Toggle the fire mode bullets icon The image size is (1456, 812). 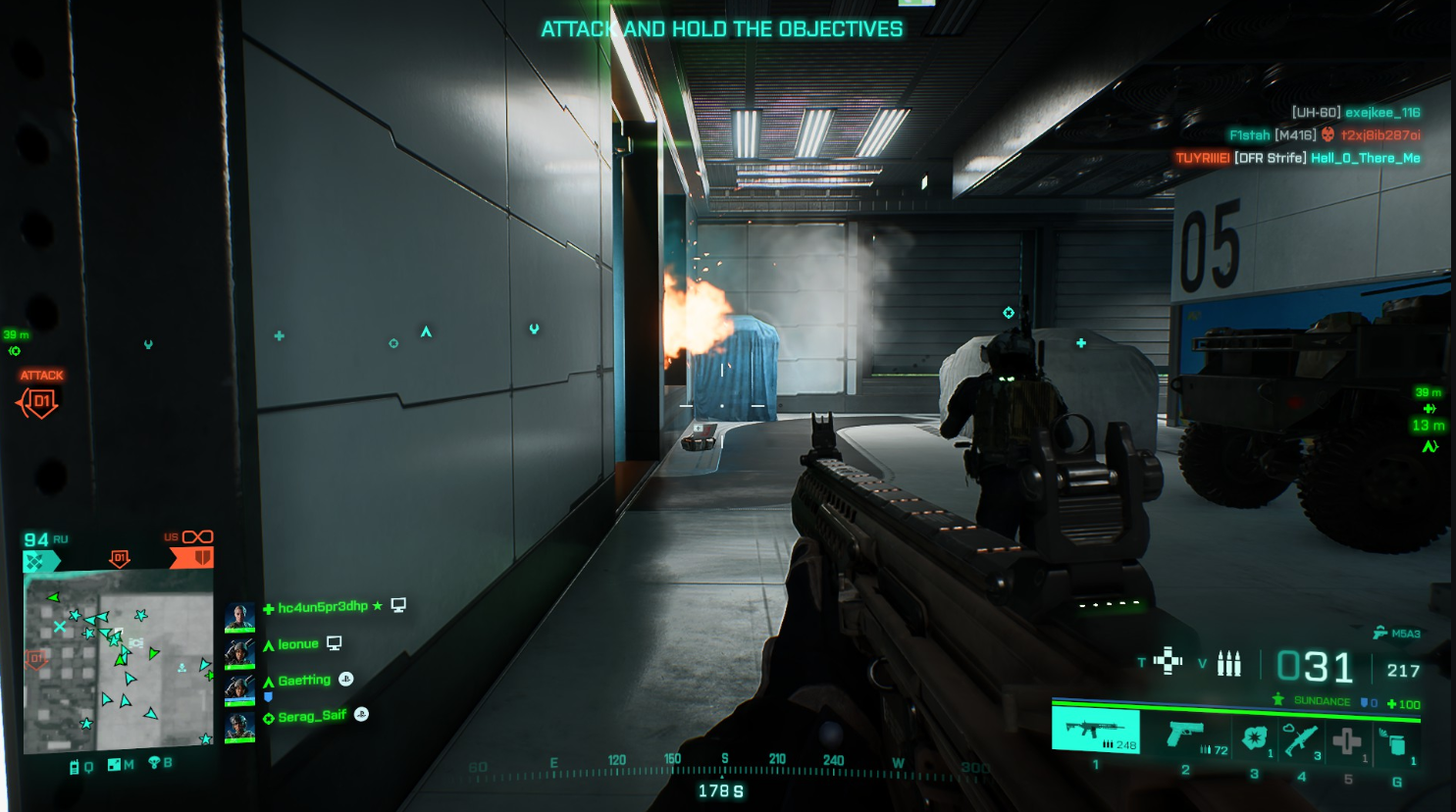pos(1228,664)
